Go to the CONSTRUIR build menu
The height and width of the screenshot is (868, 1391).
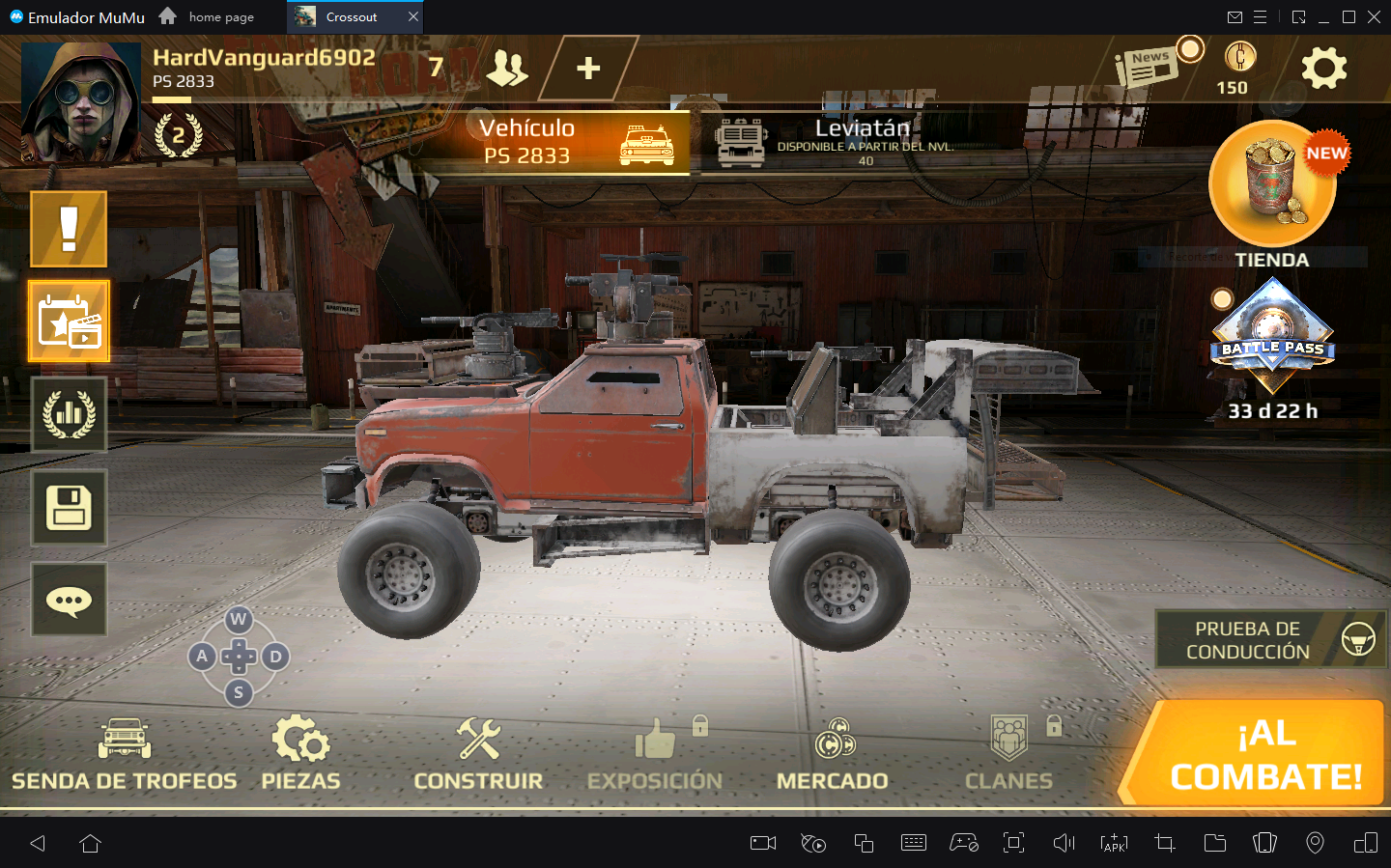point(478,755)
